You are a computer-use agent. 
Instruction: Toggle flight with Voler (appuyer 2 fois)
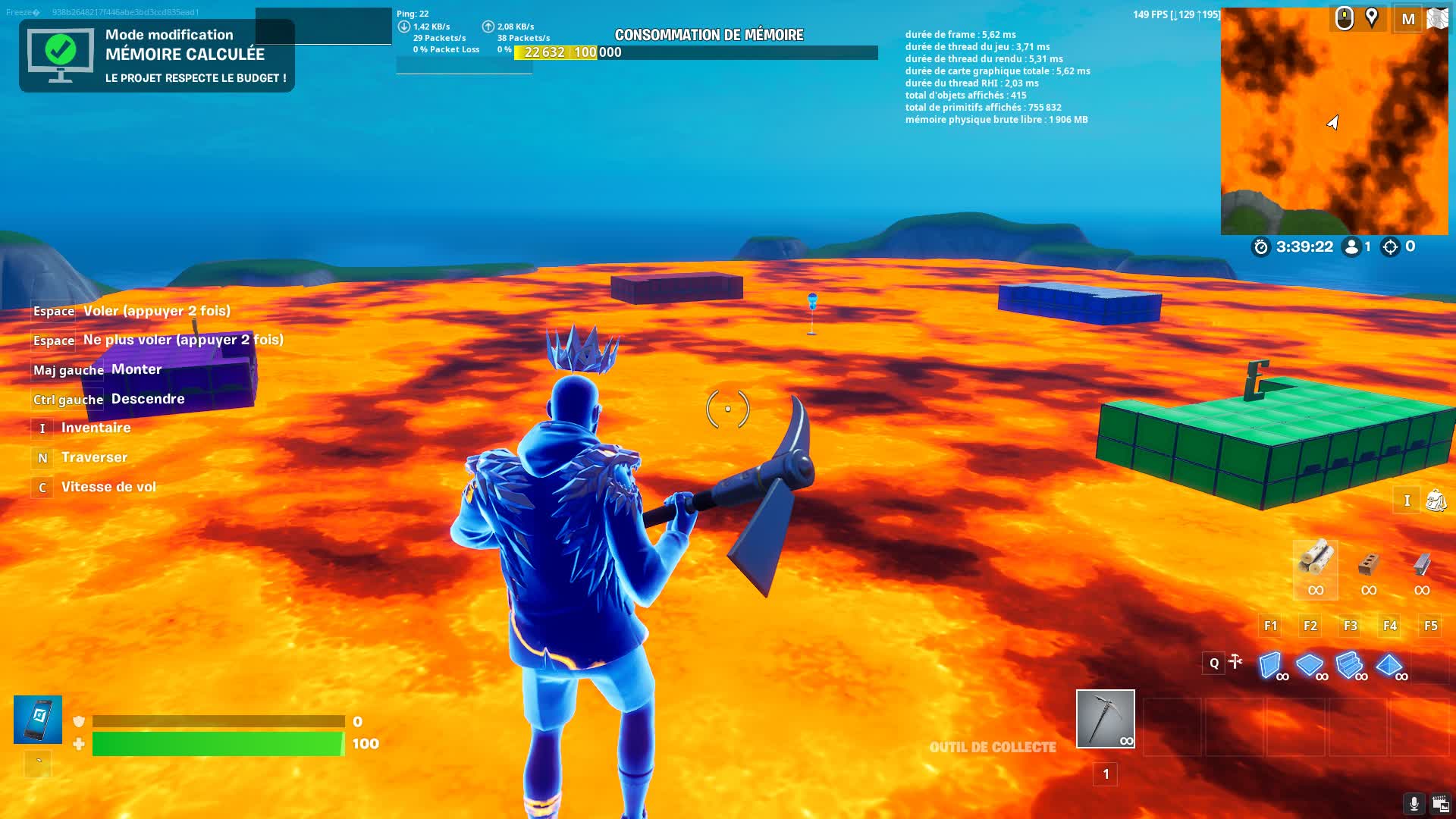(x=155, y=311)
